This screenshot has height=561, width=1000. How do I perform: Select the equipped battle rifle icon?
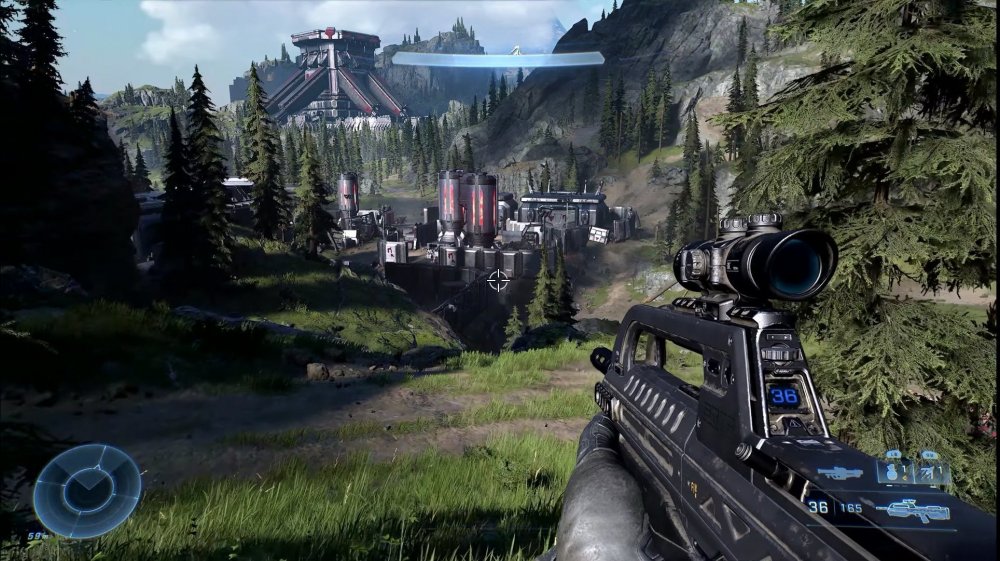pyautogui.click(x=912, y=509)
